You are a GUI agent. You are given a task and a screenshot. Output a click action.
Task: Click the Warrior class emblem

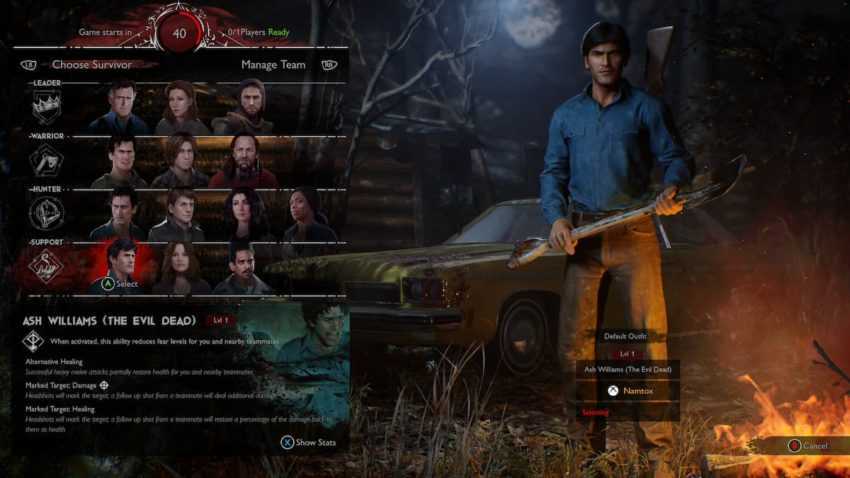pyautogui.click(x=46, y=160)
